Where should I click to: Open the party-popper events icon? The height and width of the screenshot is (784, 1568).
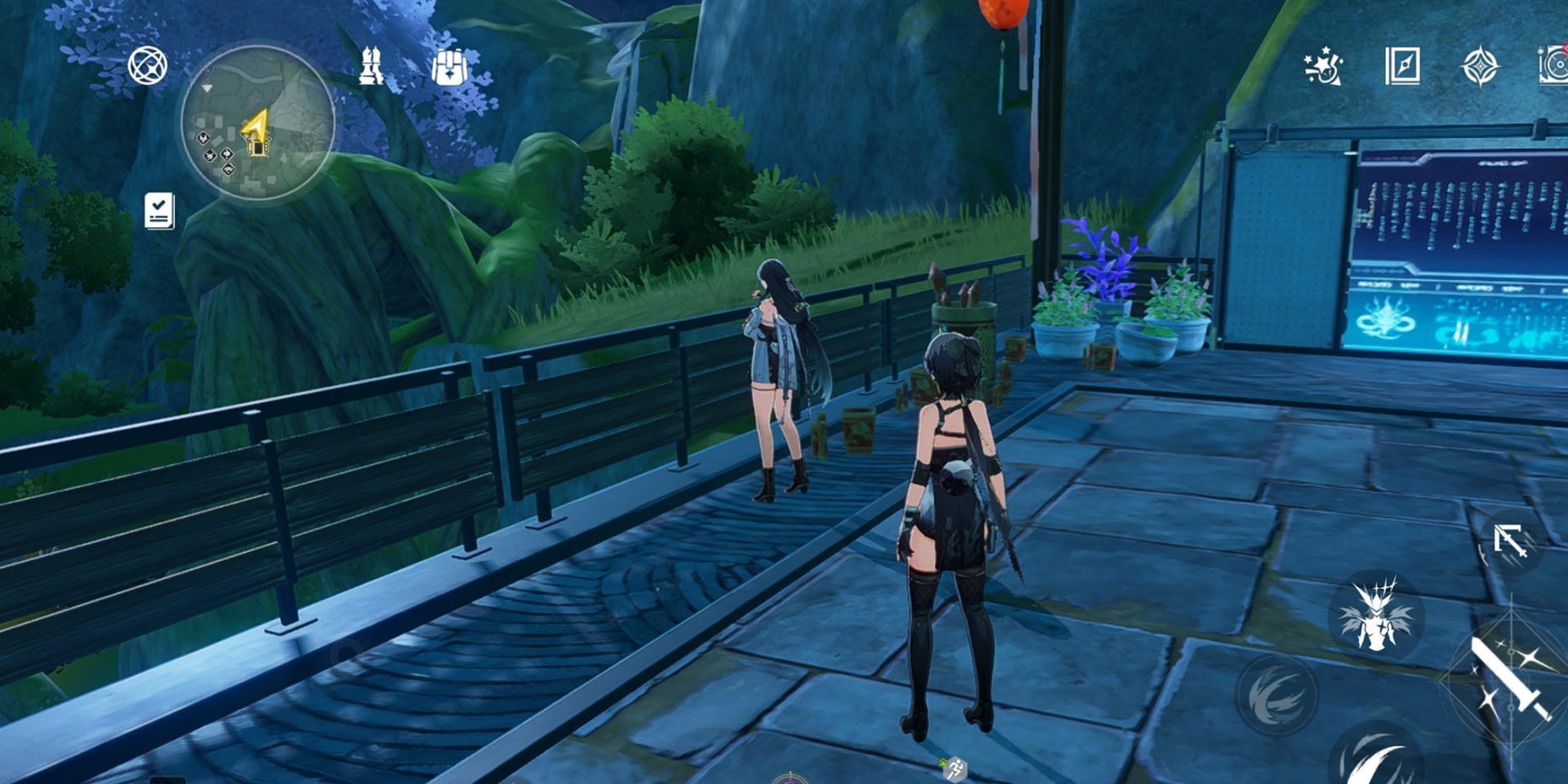tap(1322, 66)
